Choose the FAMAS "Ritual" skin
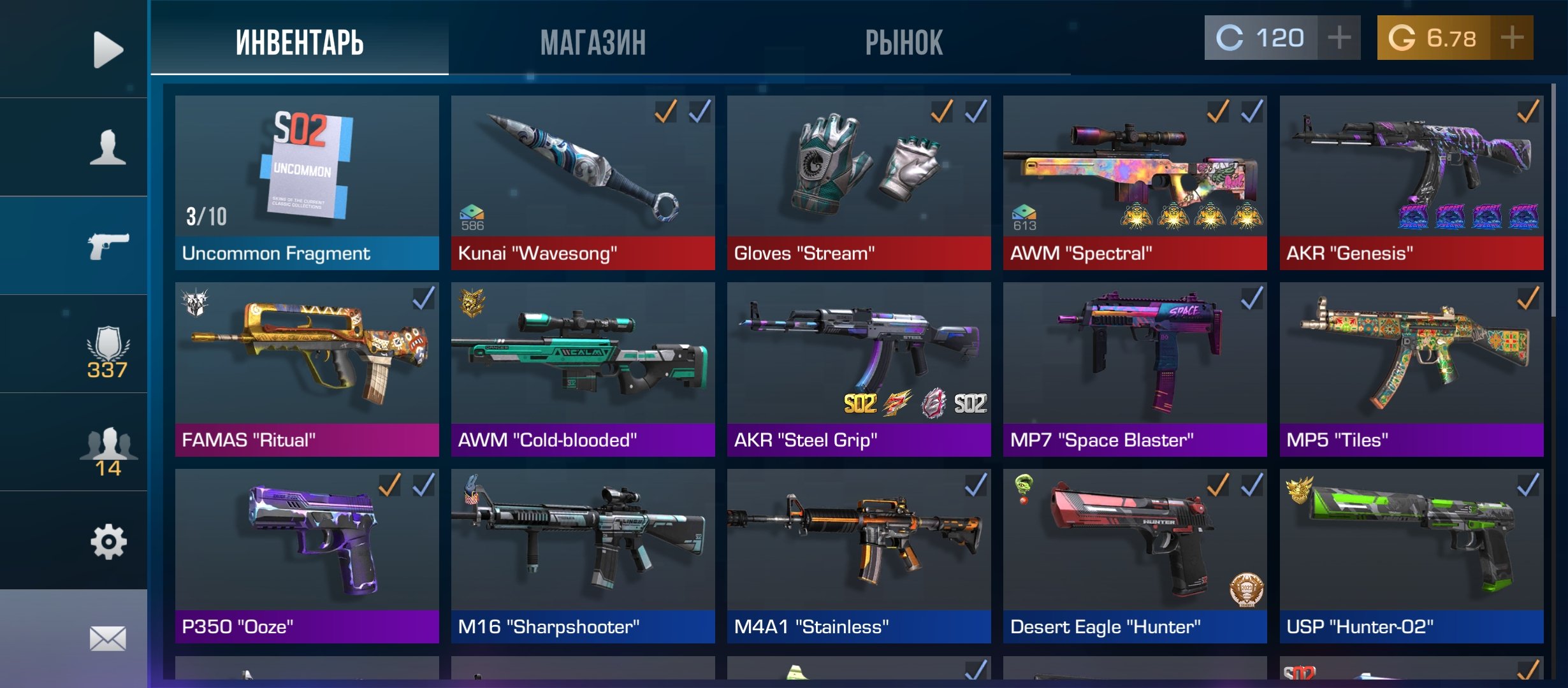The width and height of the screenshot is (1568, 688). pos(307,369)
